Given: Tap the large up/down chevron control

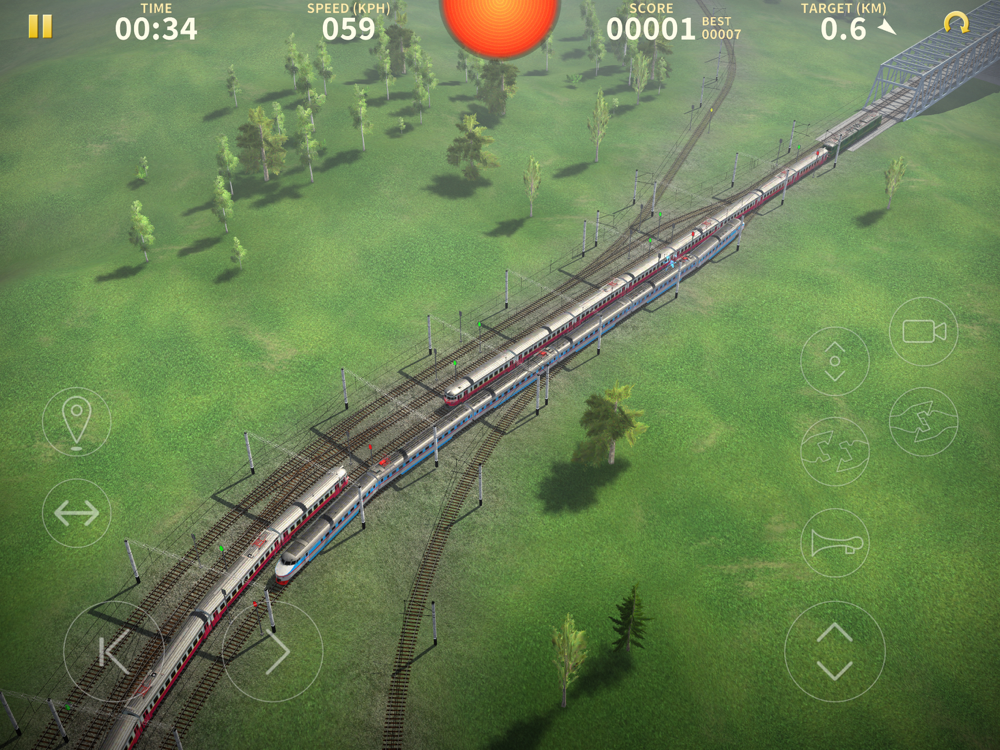Looking at the screenshot, I should coord(834,651).
